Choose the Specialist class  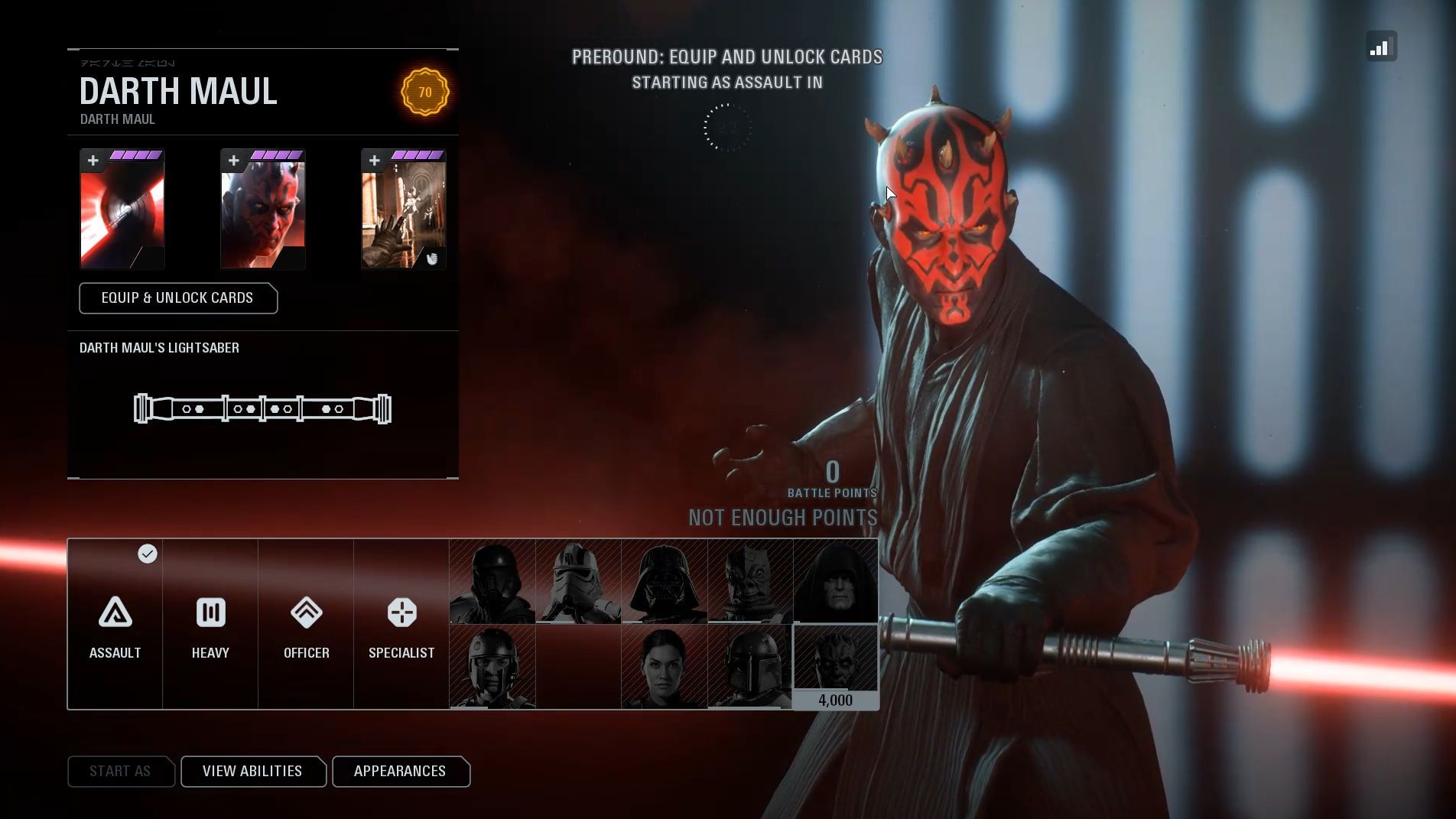[401, 625]
